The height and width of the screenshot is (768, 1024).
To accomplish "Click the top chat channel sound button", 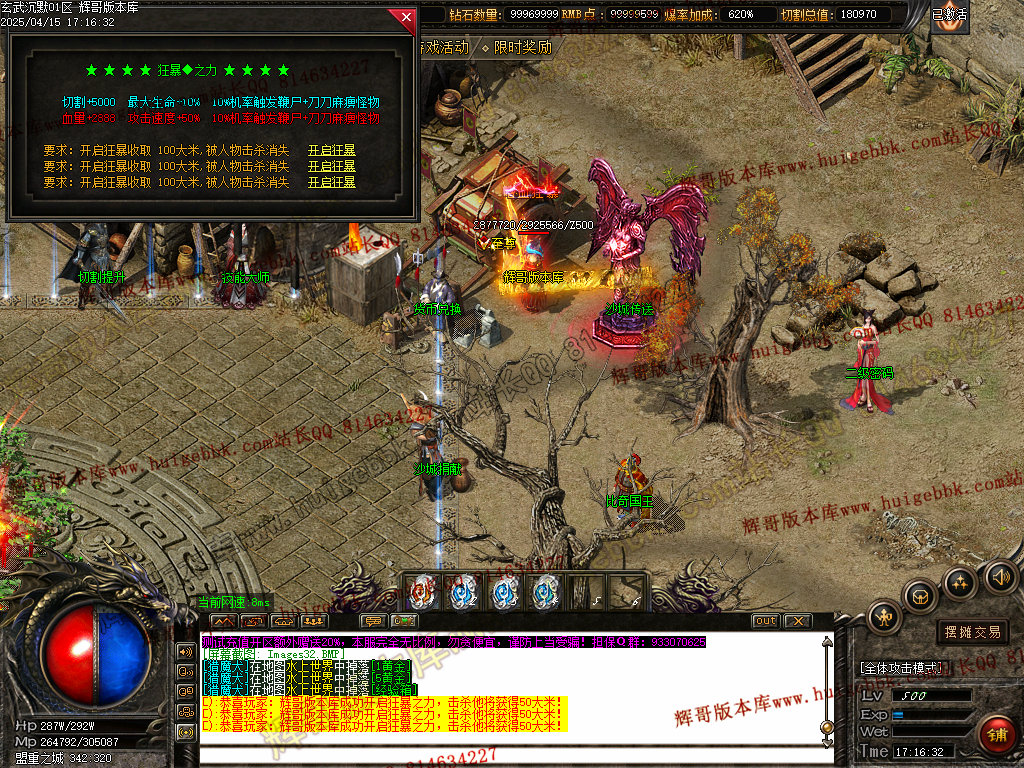I will (x=185, y=651).
